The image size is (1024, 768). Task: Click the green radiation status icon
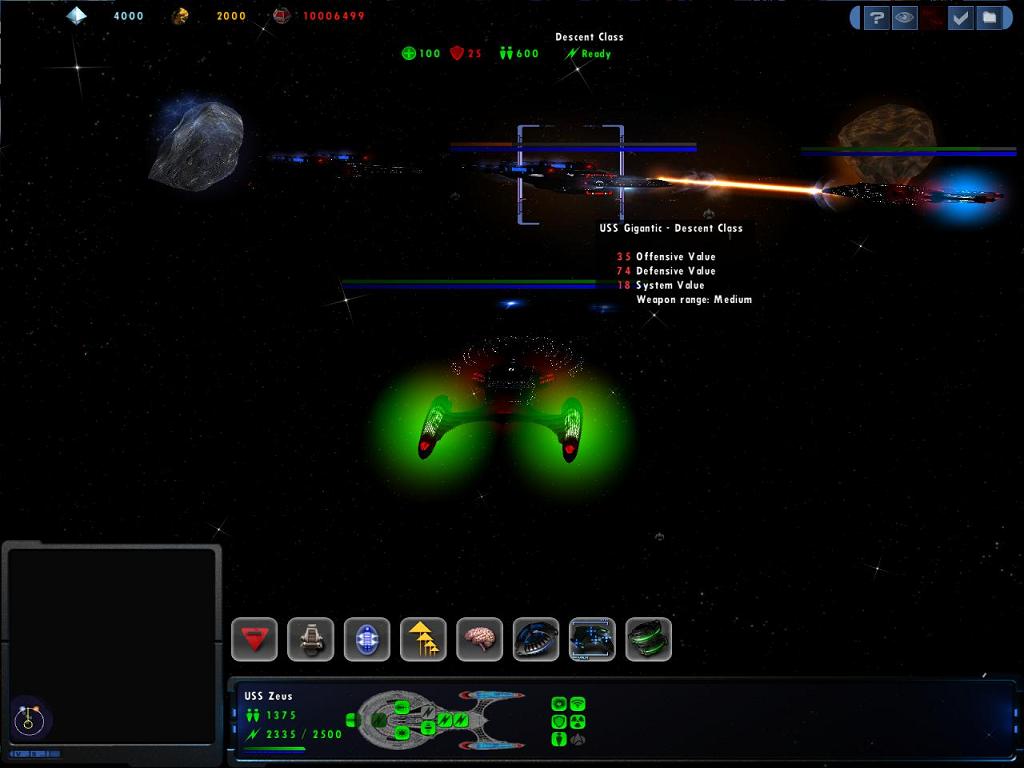[577, 722]
